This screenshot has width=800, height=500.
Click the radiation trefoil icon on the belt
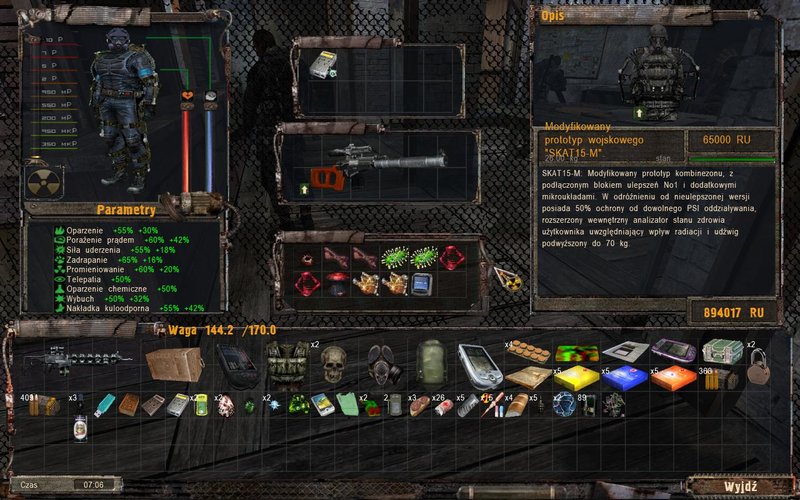(509, 282)
